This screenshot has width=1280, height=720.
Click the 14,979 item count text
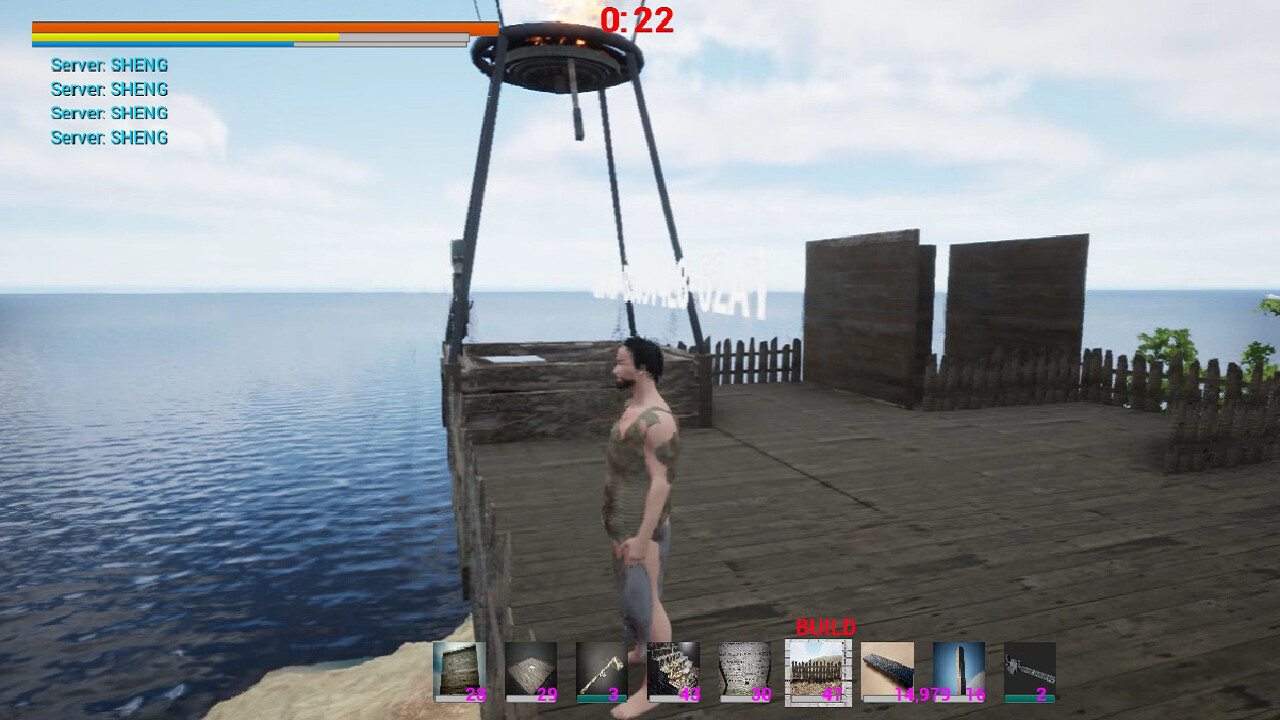tap(922, 691)
